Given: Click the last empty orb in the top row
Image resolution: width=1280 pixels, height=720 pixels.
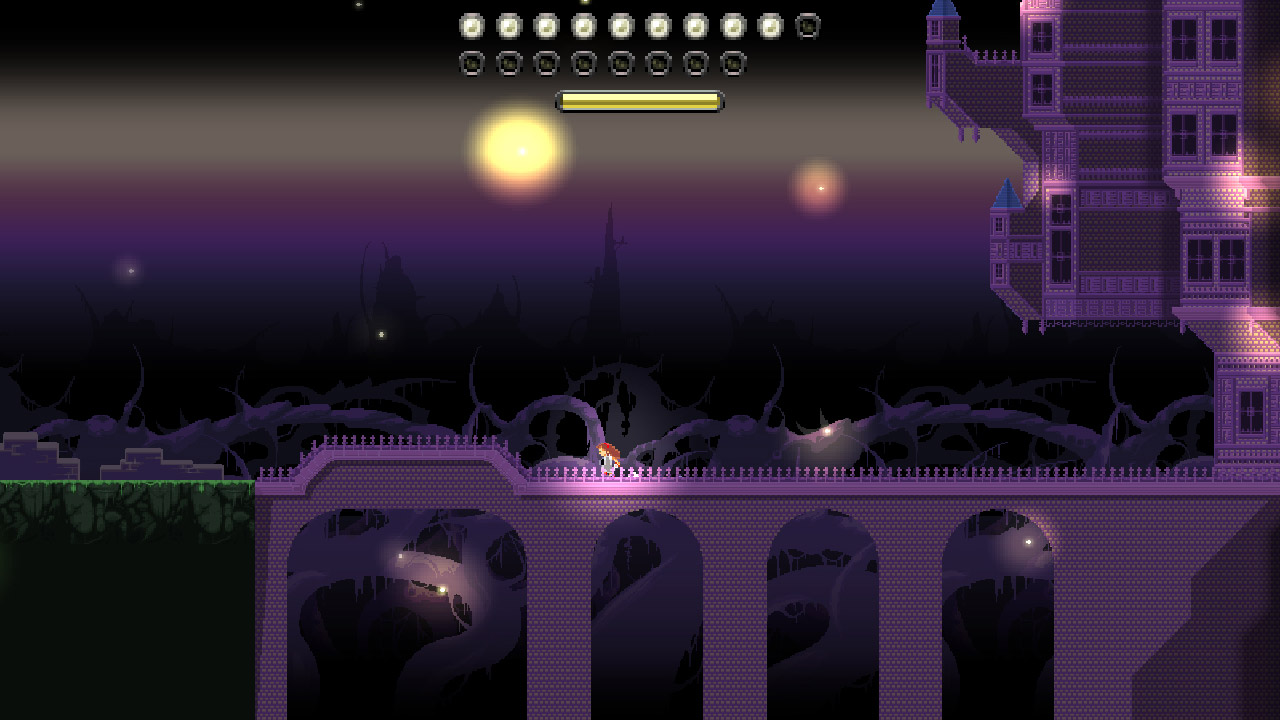Looking at the screenshot, I should (806, 24).
